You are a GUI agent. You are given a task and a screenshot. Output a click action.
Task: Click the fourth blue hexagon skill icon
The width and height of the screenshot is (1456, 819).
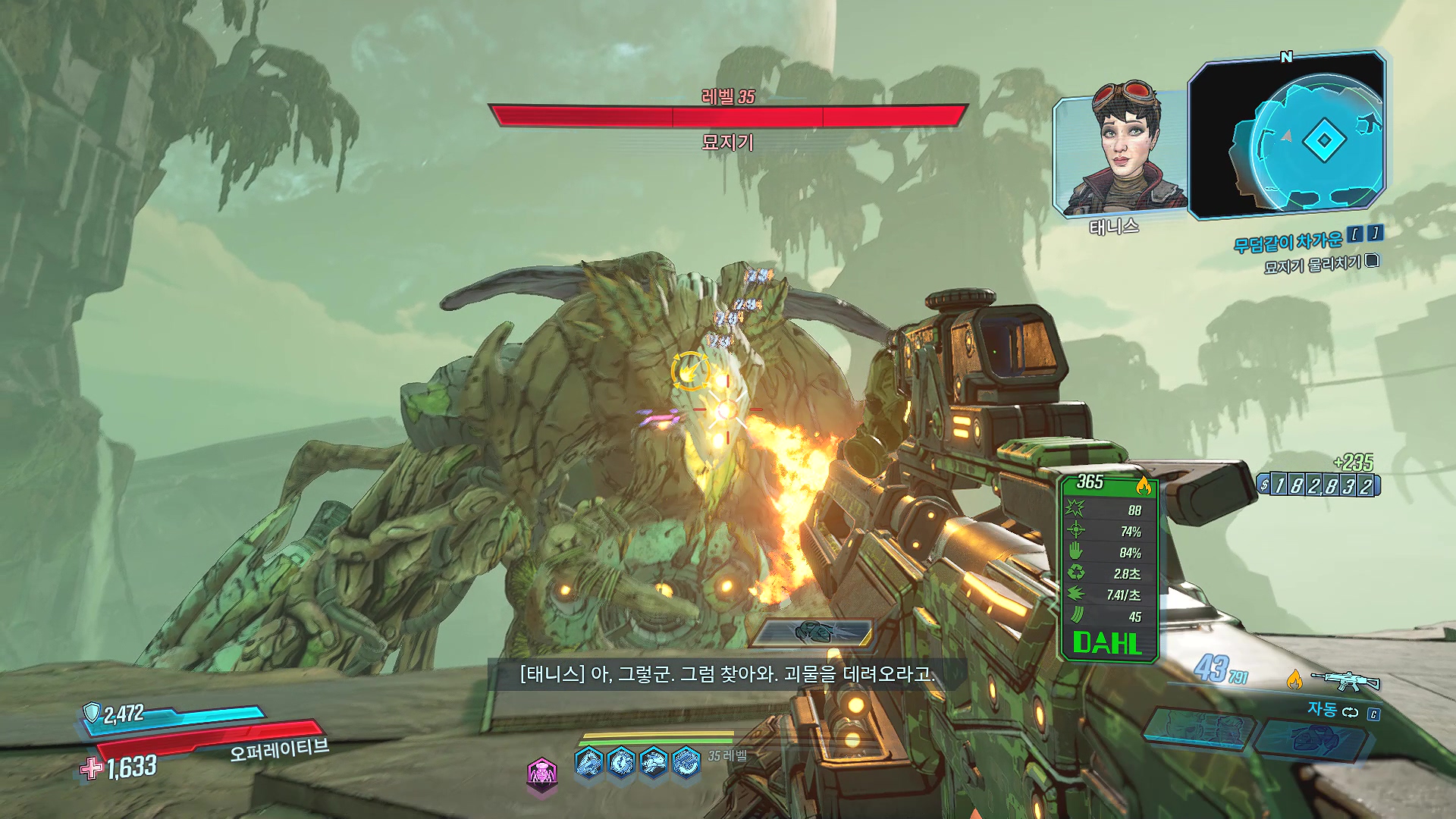686,761
